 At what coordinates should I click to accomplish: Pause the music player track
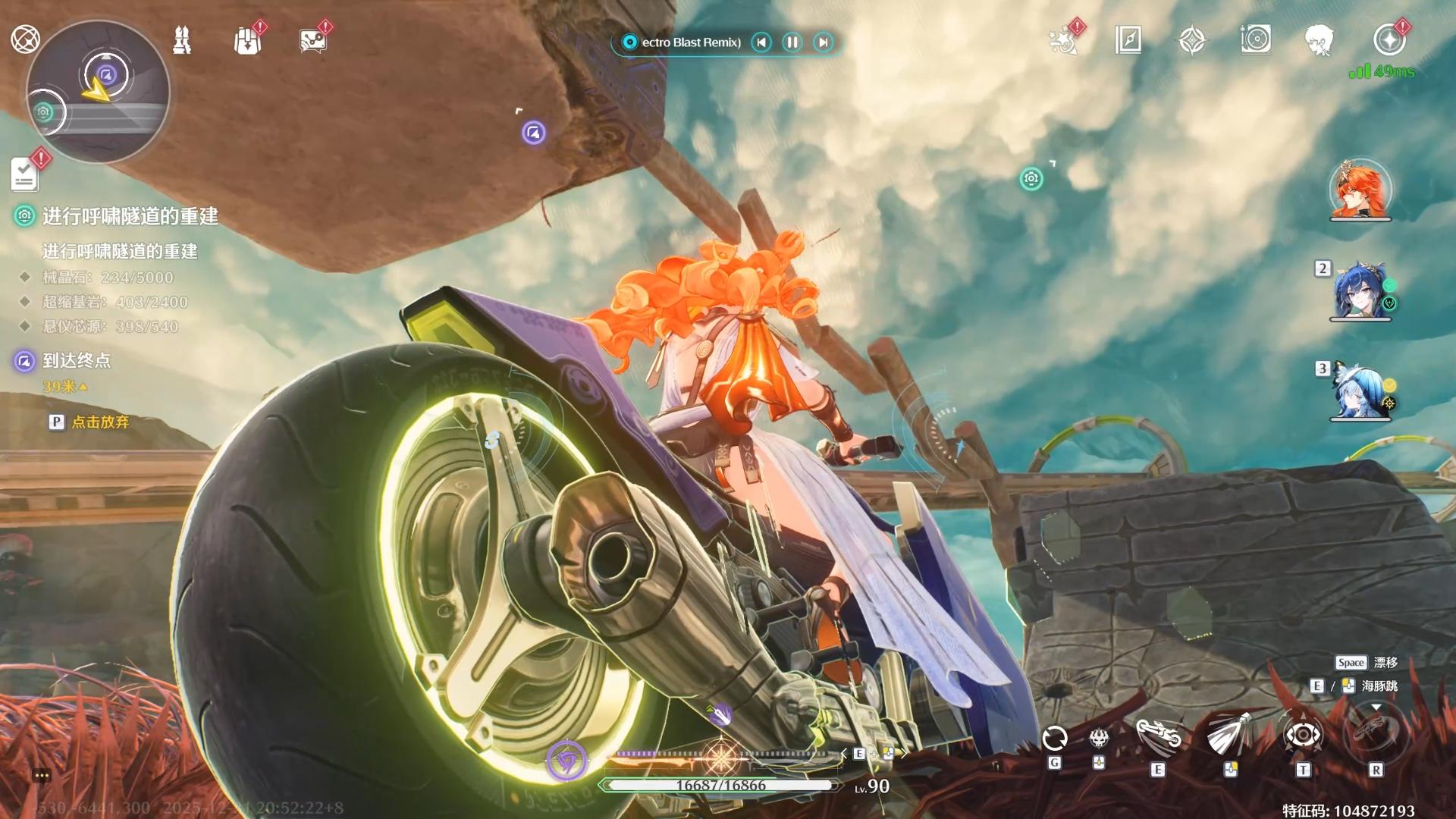point(792,42)
